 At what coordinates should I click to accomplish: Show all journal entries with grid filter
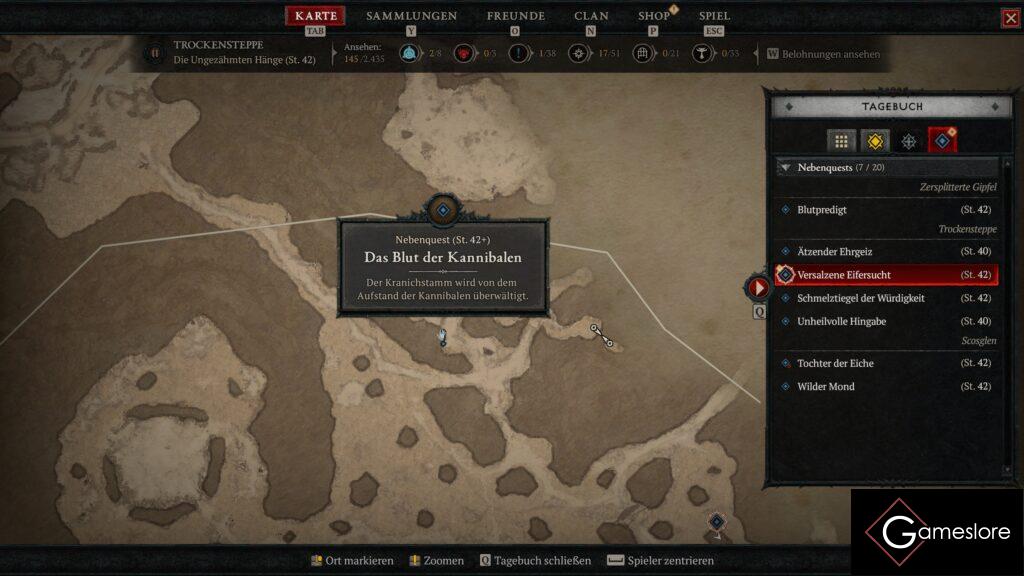click(x=842, y=141)
